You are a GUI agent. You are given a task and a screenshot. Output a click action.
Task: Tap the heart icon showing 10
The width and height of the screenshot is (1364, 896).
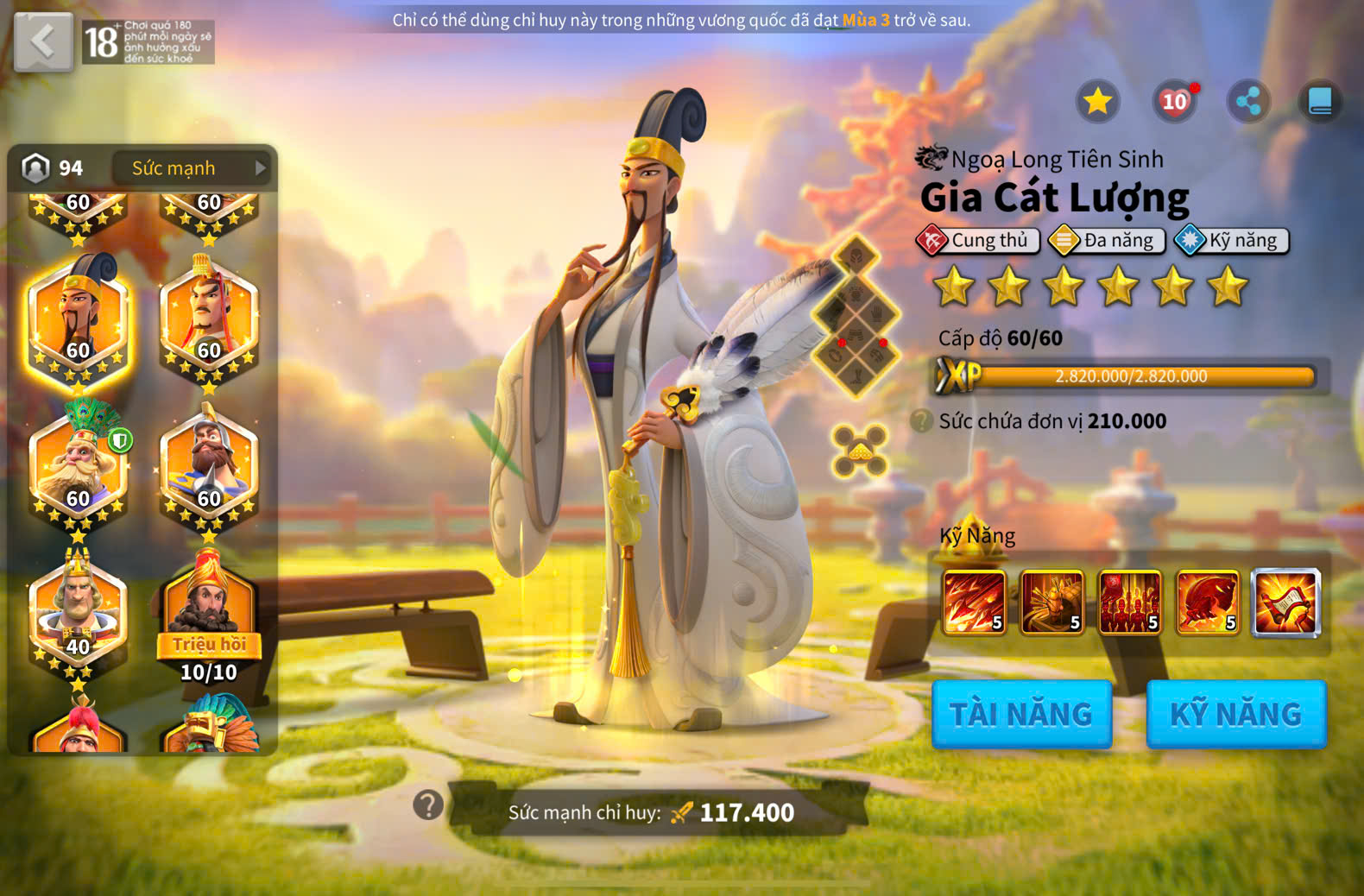(x=1174, y=102)
